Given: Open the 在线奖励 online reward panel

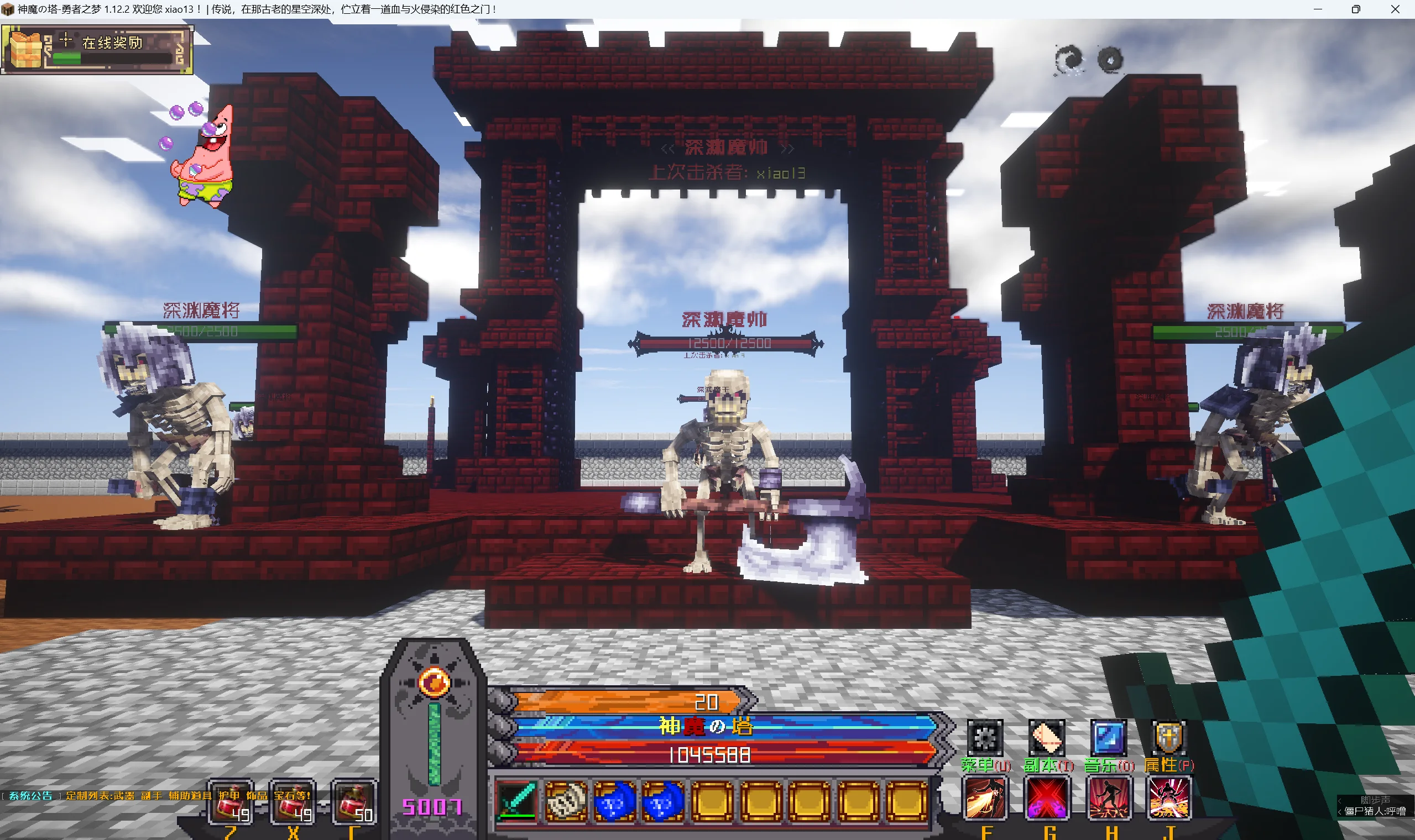Looking at the screenshot, I should [x=97, y=50].
